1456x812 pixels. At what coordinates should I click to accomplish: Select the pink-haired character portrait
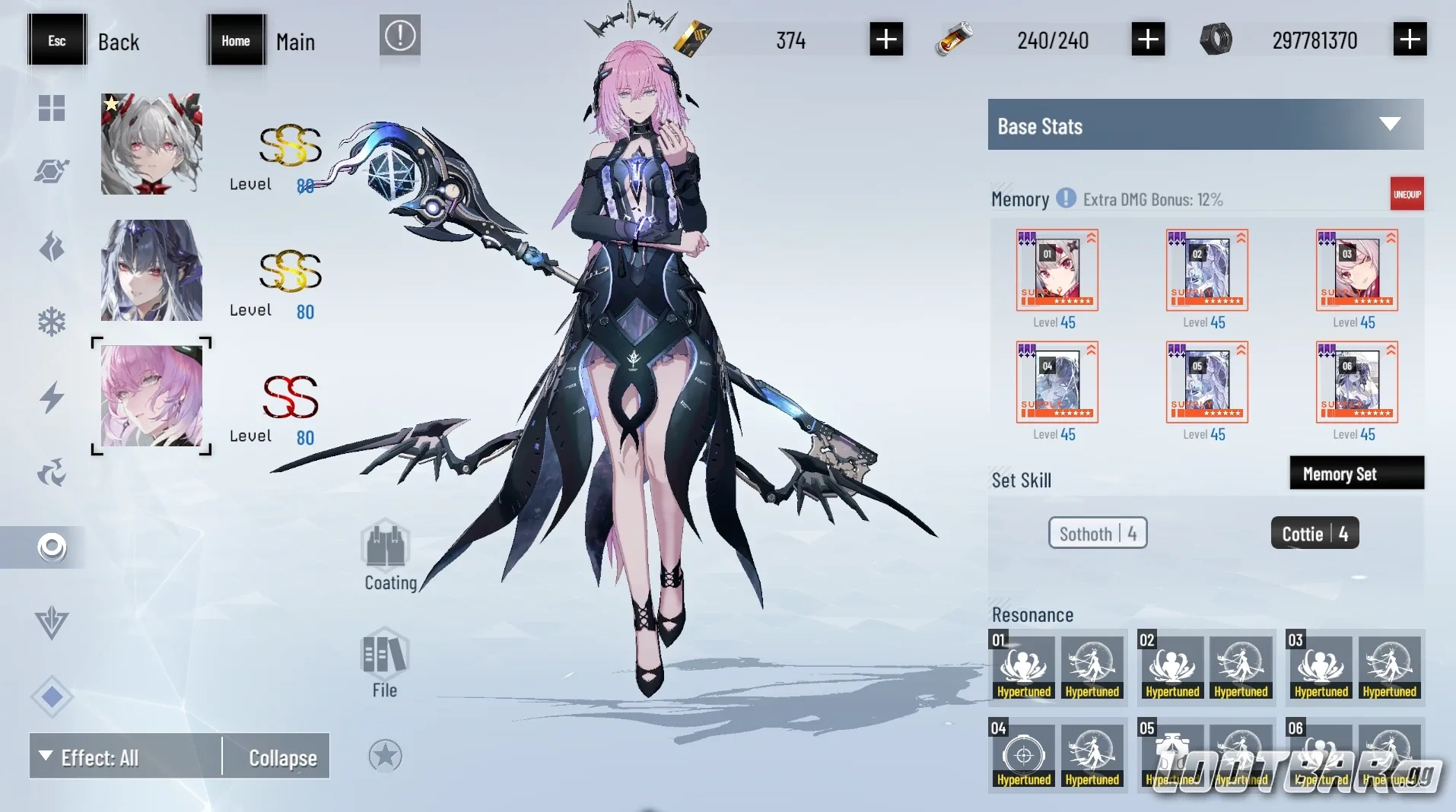tap(151, 397)
